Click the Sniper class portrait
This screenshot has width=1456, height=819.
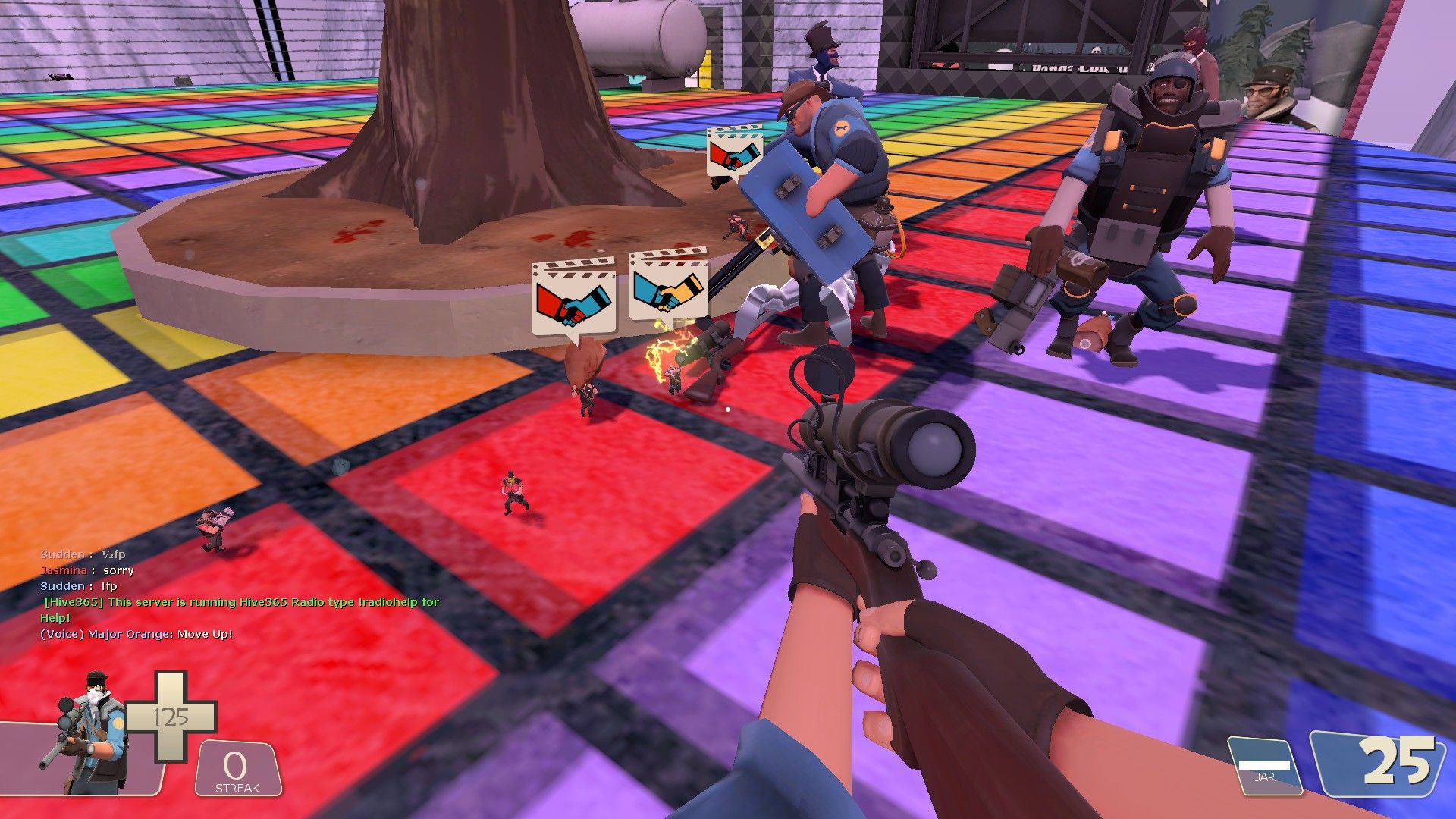(89, 732)
